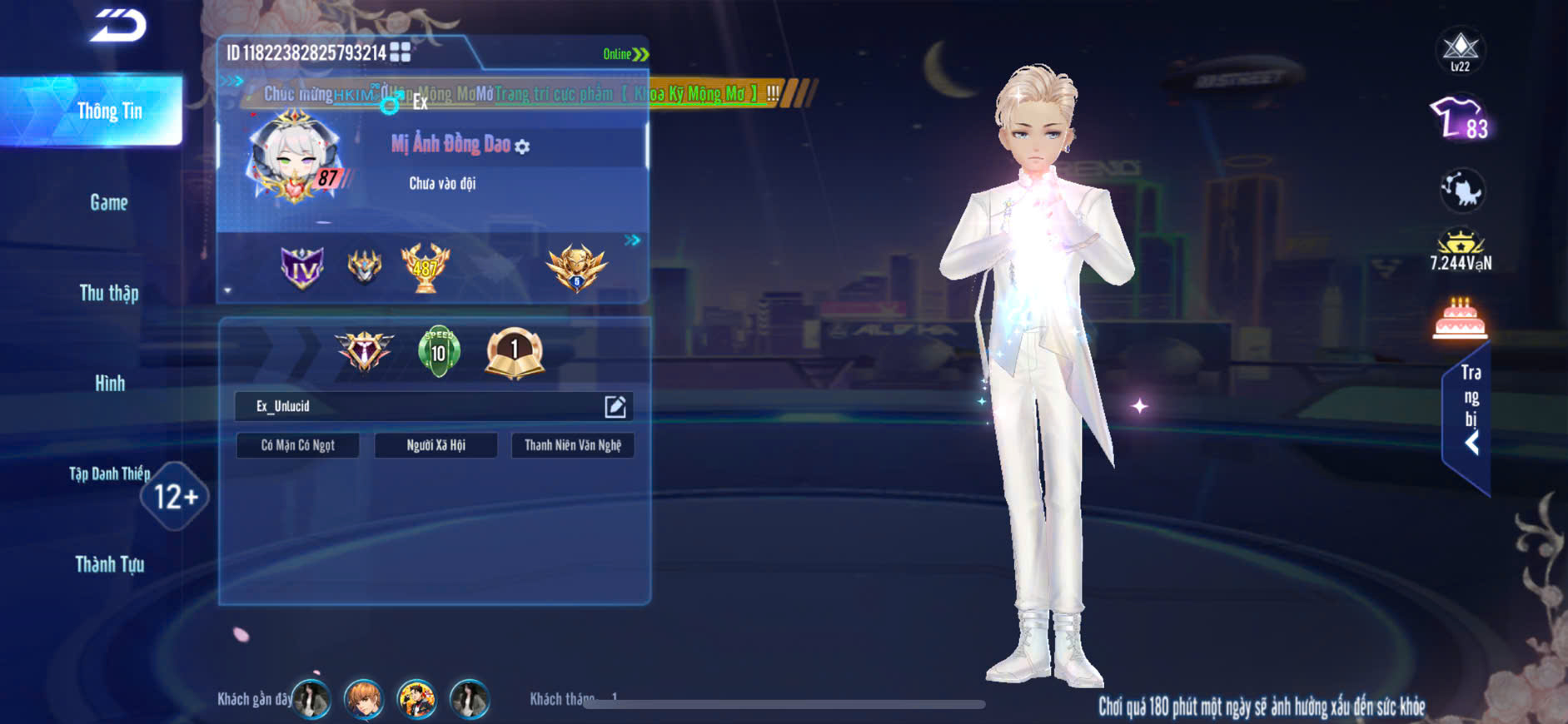Open the pet icon on the right

tap(1461, 190)
